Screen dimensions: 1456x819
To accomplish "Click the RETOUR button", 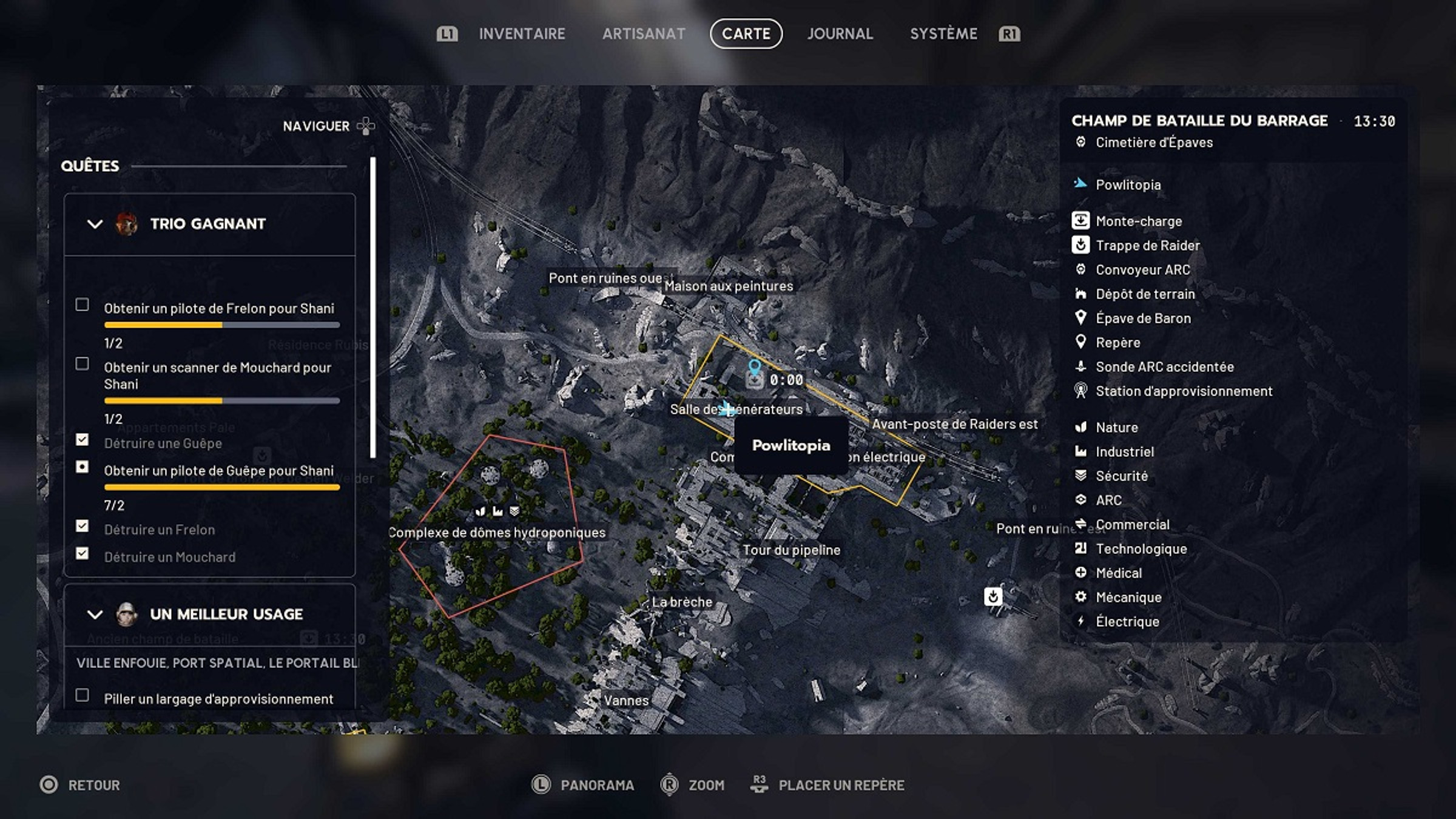I will point(83,784).
